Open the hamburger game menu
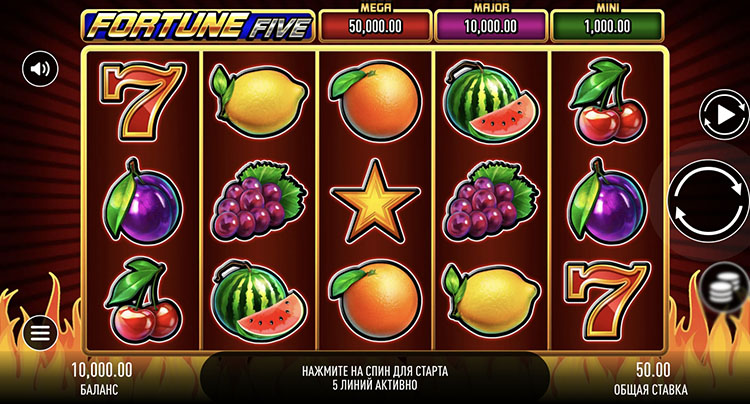Image resolution: width=750 pixels, height=404 pixels. (x=40, y=333)
